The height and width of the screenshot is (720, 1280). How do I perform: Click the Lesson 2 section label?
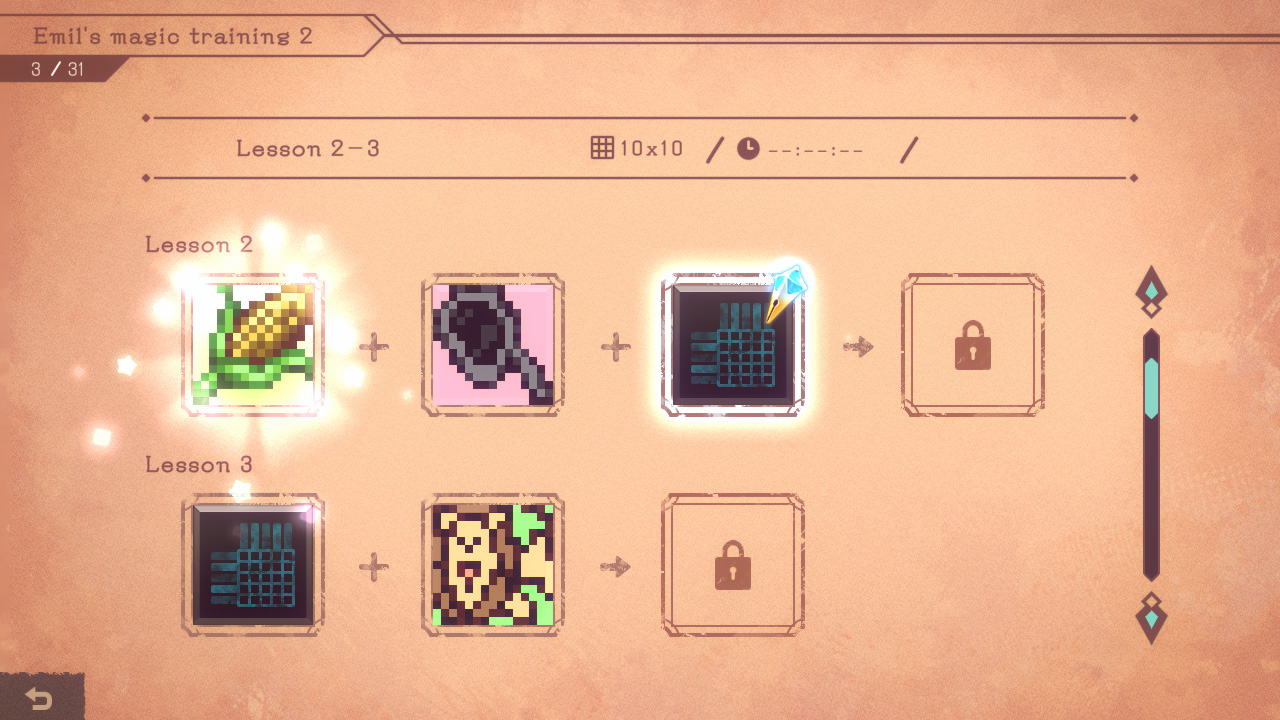coord(199,244)
